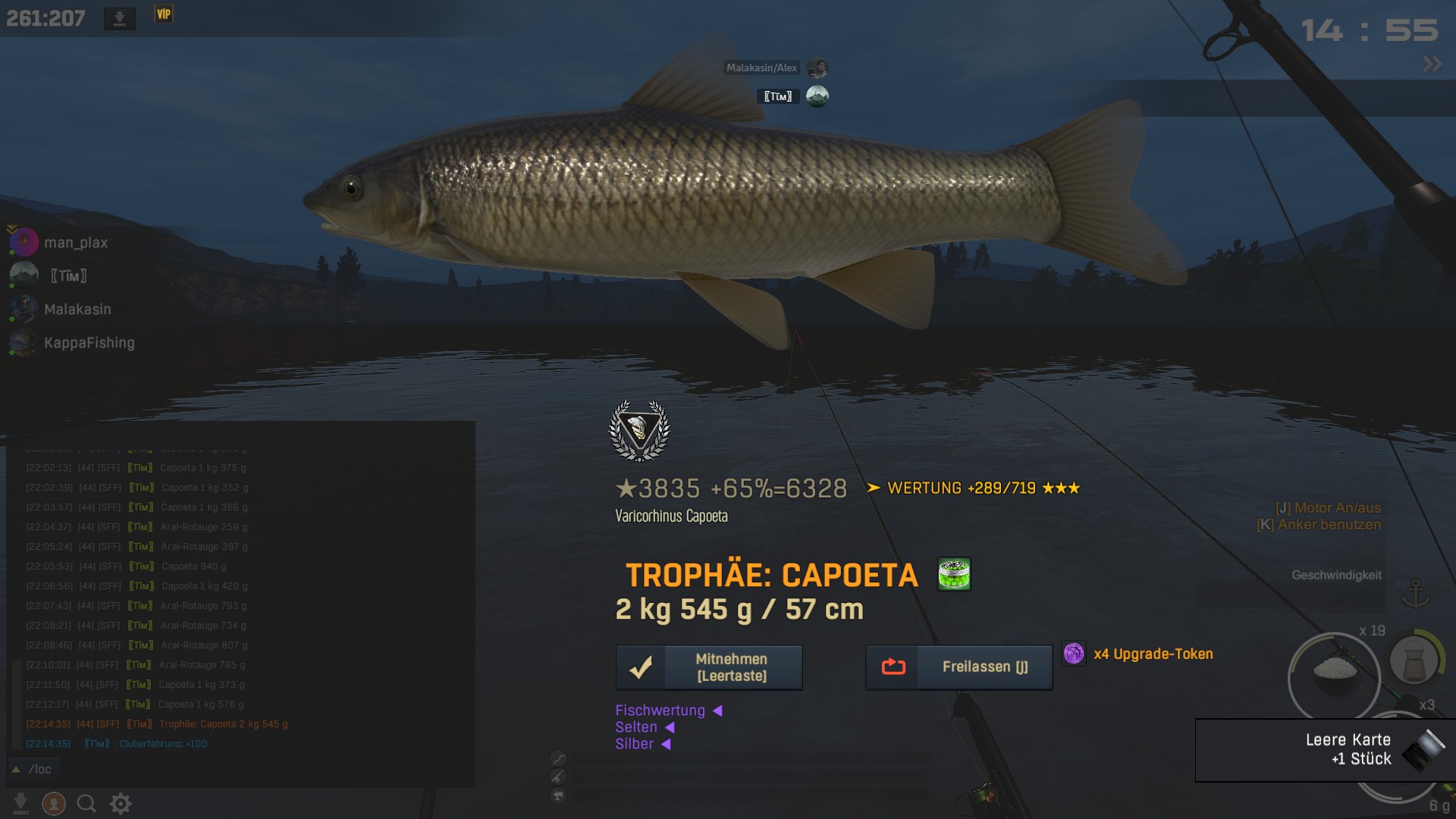Click the VIP badge icon
1456x819 pixels.
coord(164,14)
